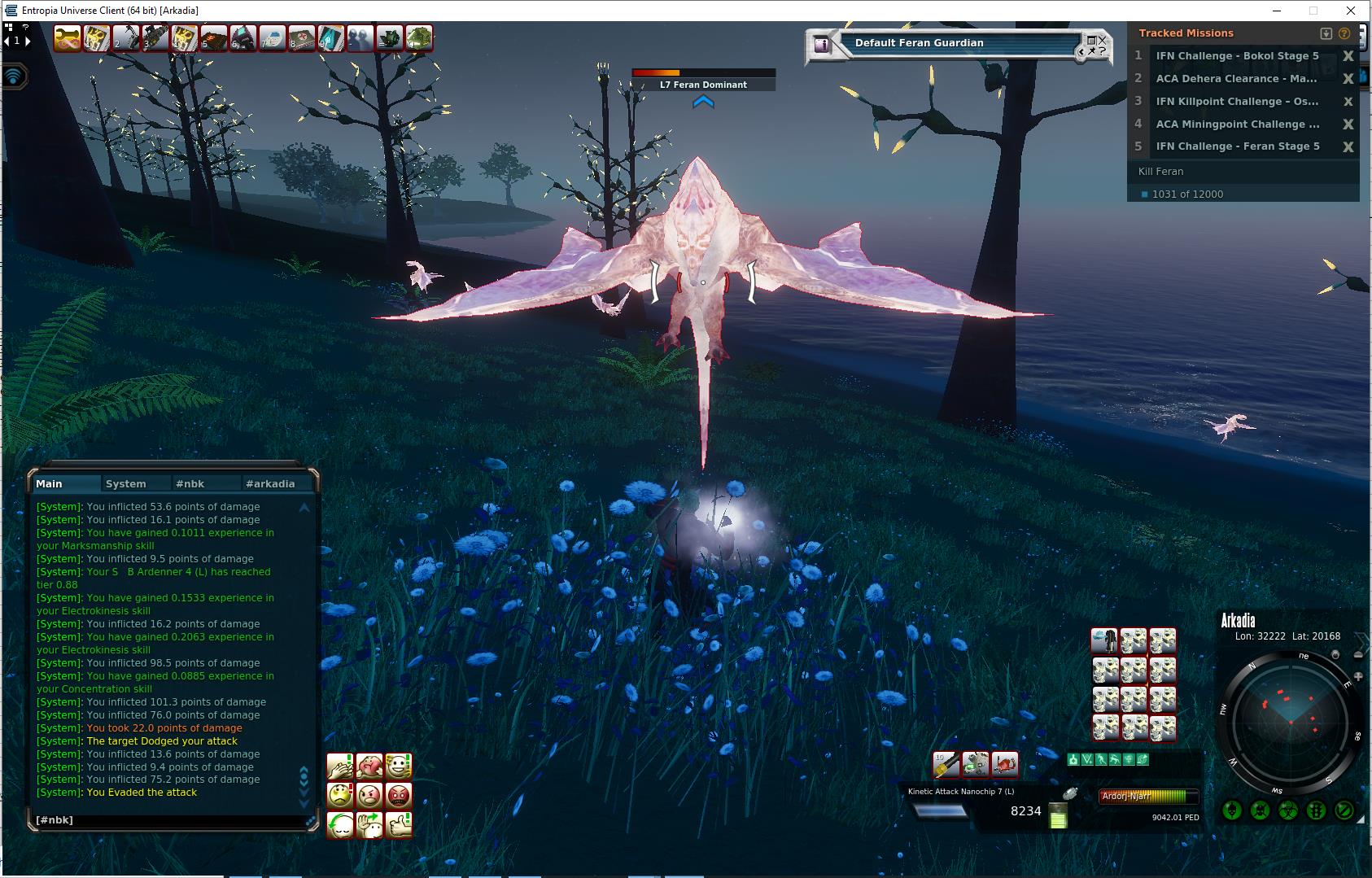Remove IFN Challenge - Bokol Stage 5 from tracking
This screenshot has width=1372, height=878.
point(1348,56)
